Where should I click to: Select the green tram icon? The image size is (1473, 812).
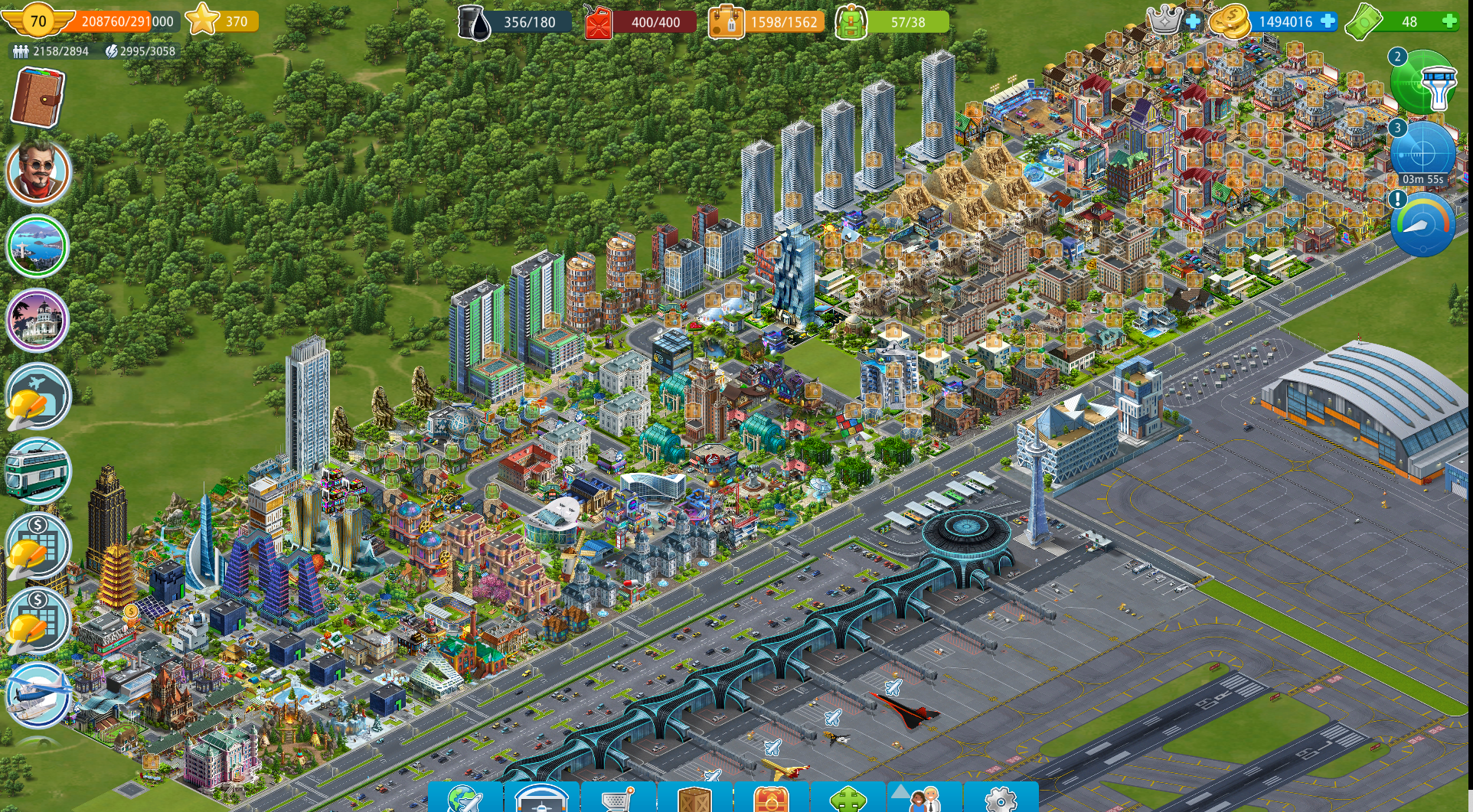tap(38, 470)
